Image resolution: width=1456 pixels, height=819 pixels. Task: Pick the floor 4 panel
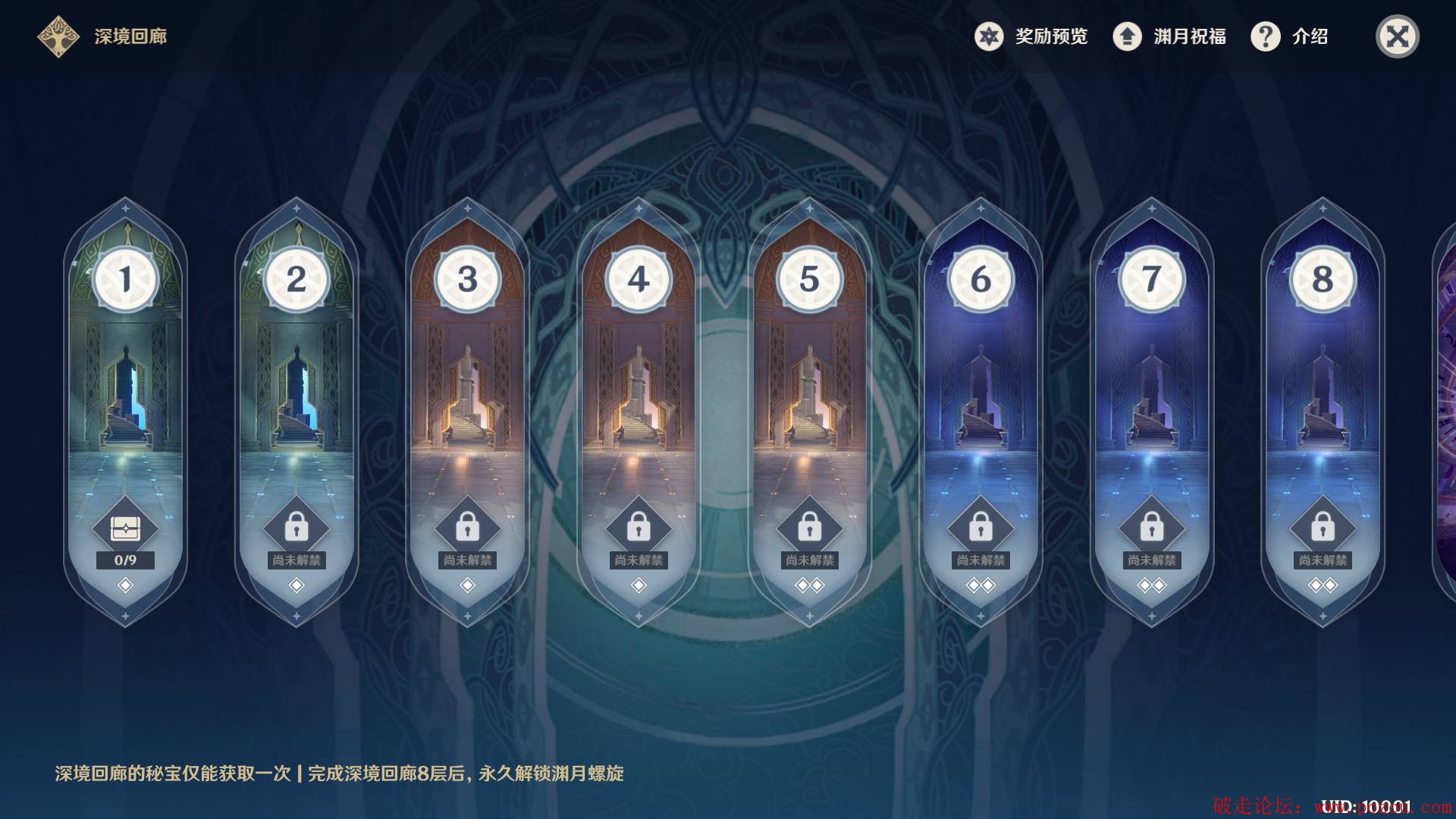pos(639,394)
